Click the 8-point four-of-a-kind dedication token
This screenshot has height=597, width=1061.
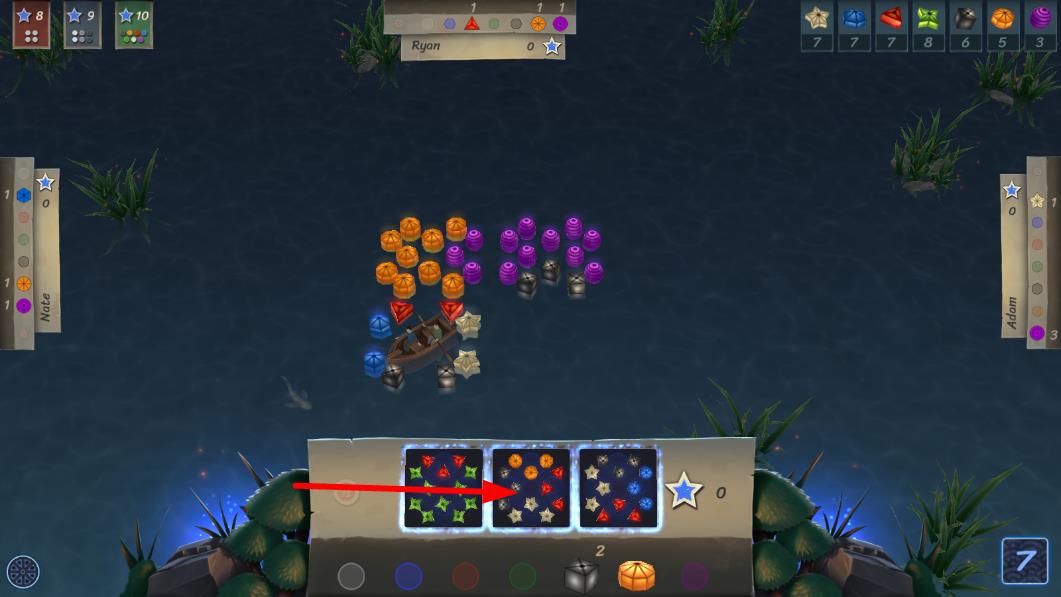30,25
